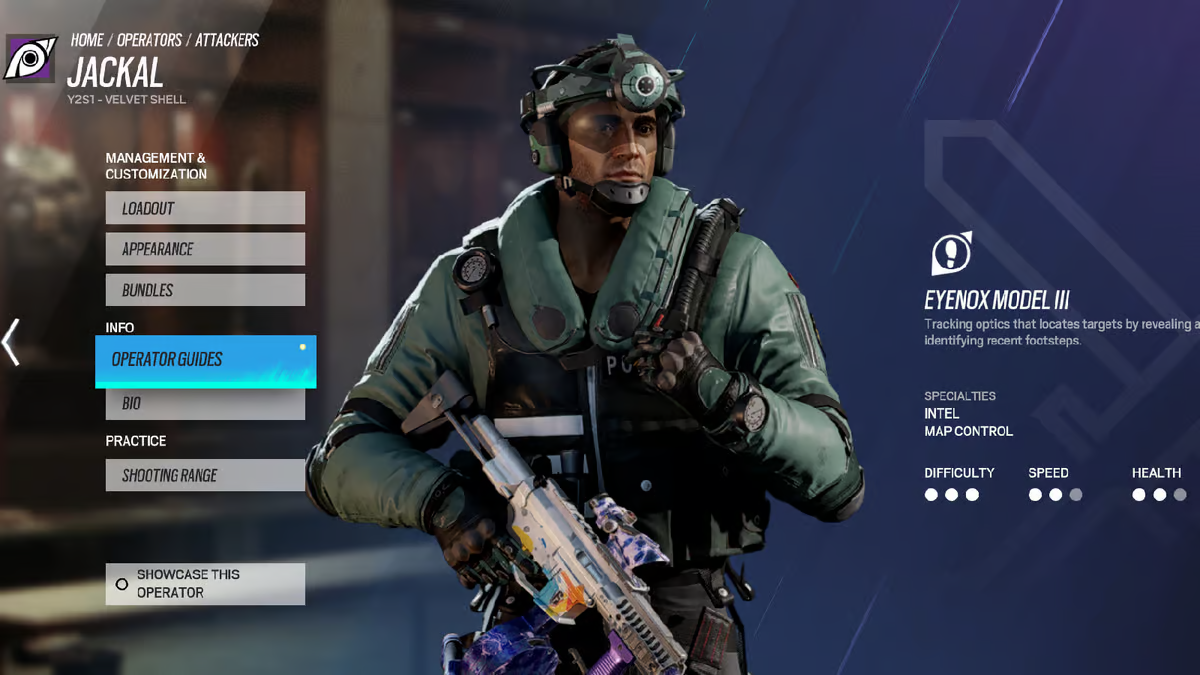The height and width of the screenshot is (675, 1200).
Task: Choose Operator Guides
Action: pos(205,360)
